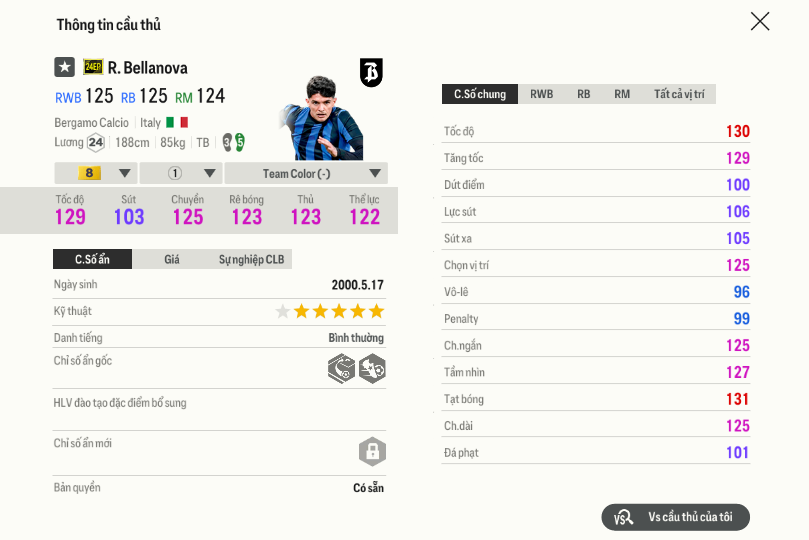Close the player info window

[x=760, y=21]
